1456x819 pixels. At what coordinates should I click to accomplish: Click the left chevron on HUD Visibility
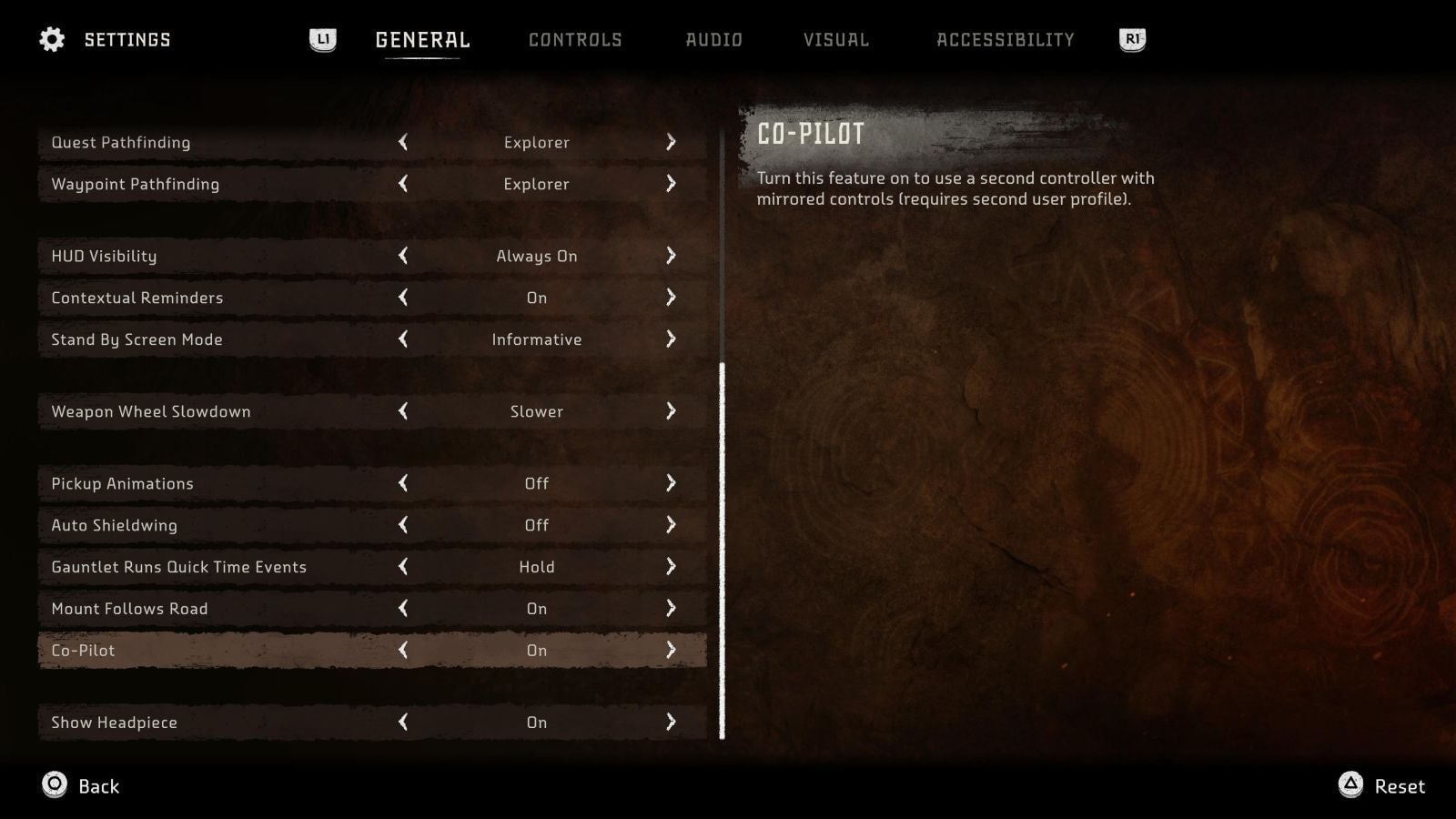tap(404, 256)
